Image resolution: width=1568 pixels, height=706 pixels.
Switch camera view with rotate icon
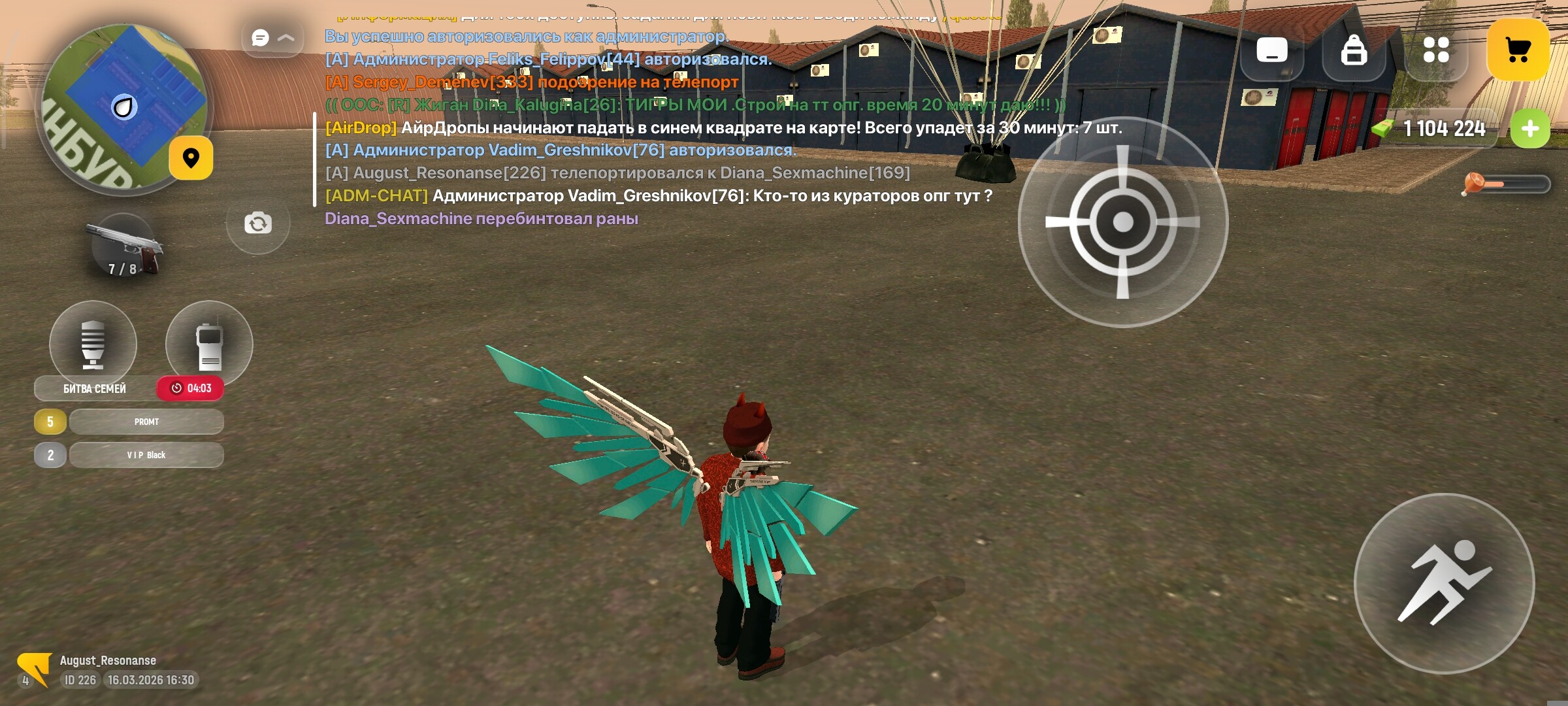point(257,223)
